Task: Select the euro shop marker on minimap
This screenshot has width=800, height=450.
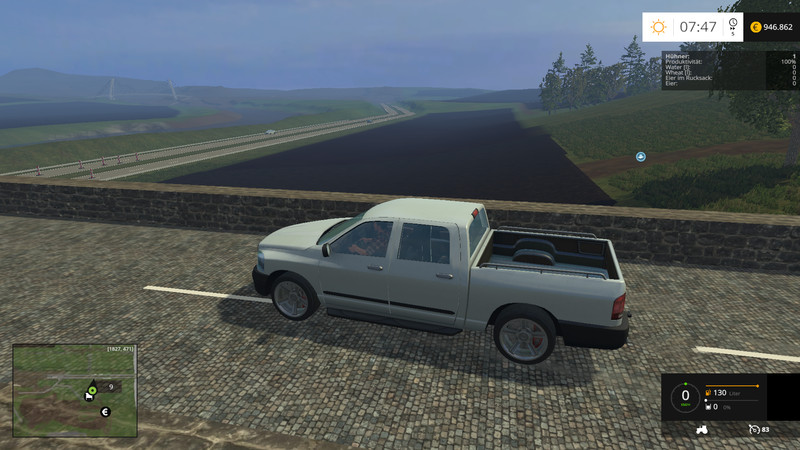Action: tap(104, 411)
